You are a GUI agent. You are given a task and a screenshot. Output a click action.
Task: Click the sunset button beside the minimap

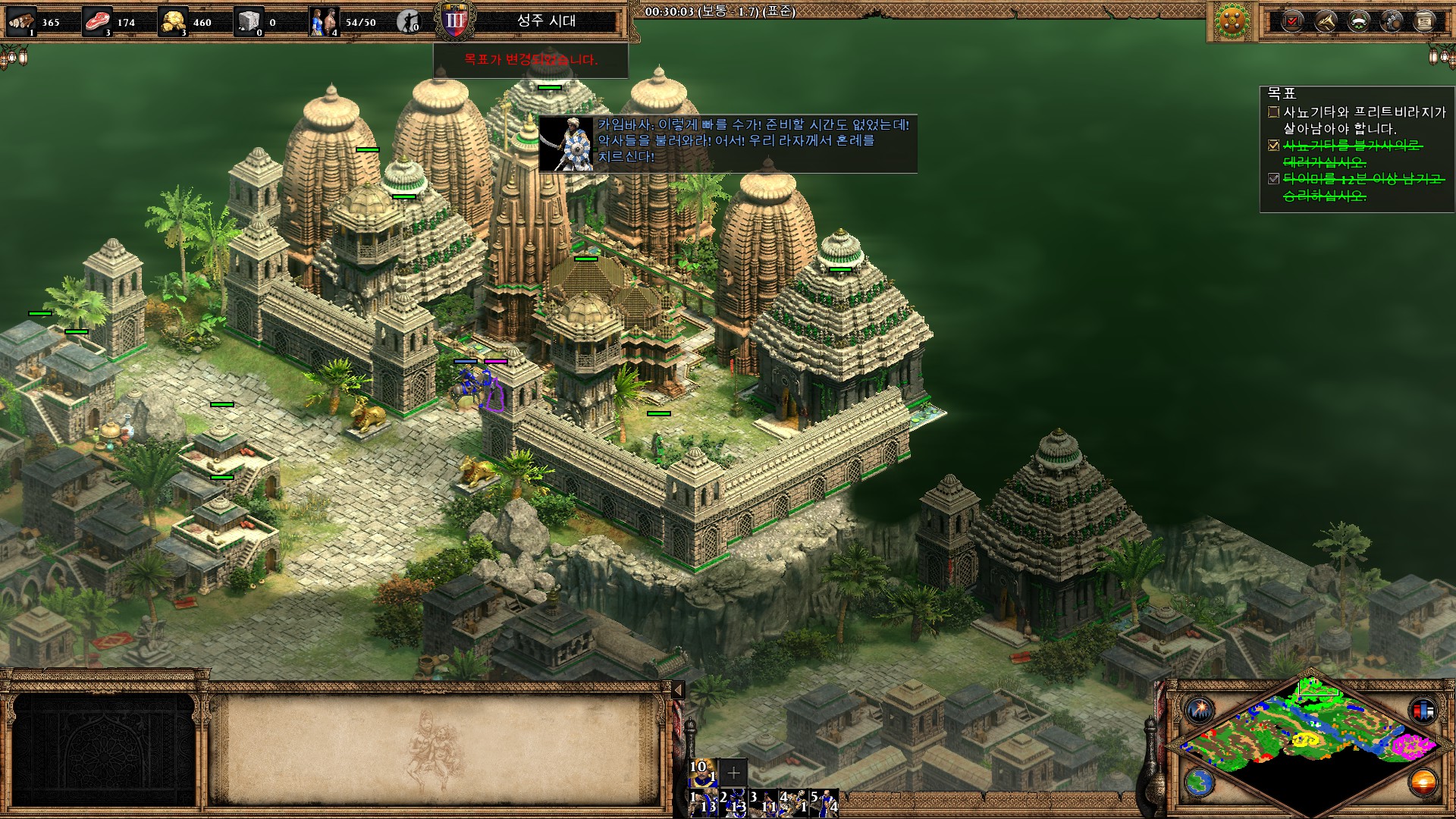point(1423,781)
